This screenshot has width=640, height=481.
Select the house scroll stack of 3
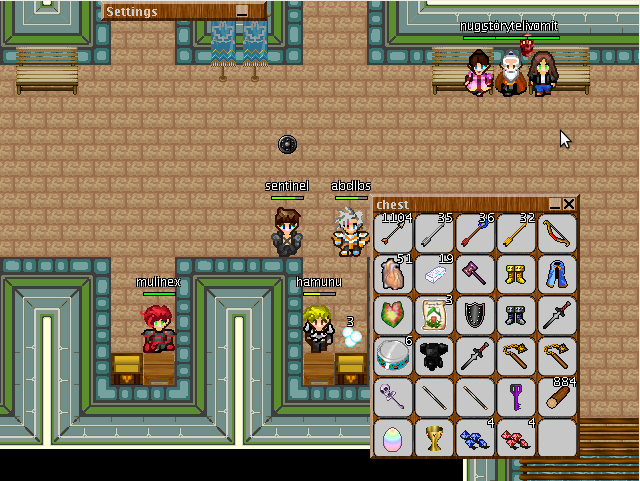[x=434, y=315]
